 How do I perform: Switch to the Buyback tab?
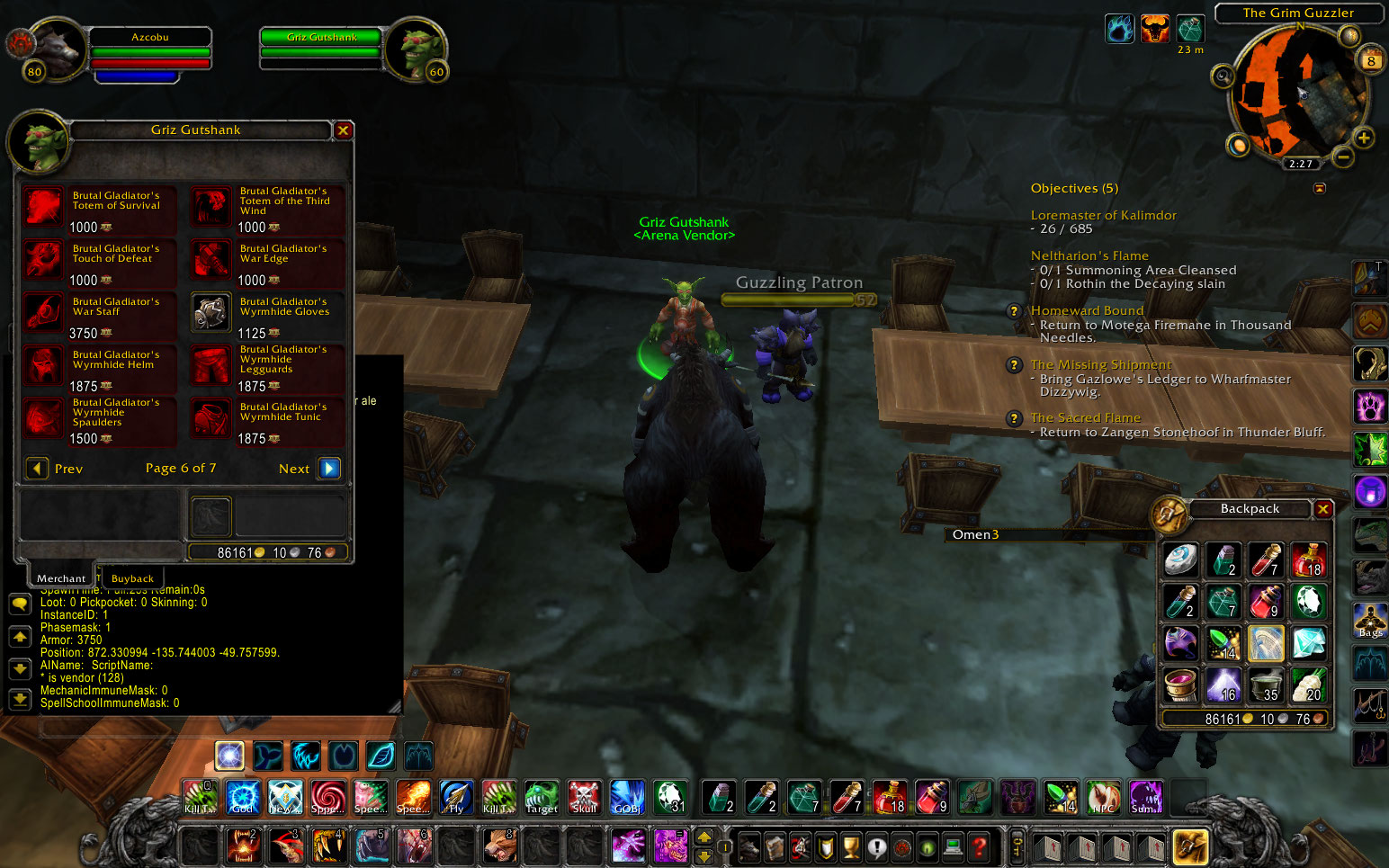coord(132,577)
